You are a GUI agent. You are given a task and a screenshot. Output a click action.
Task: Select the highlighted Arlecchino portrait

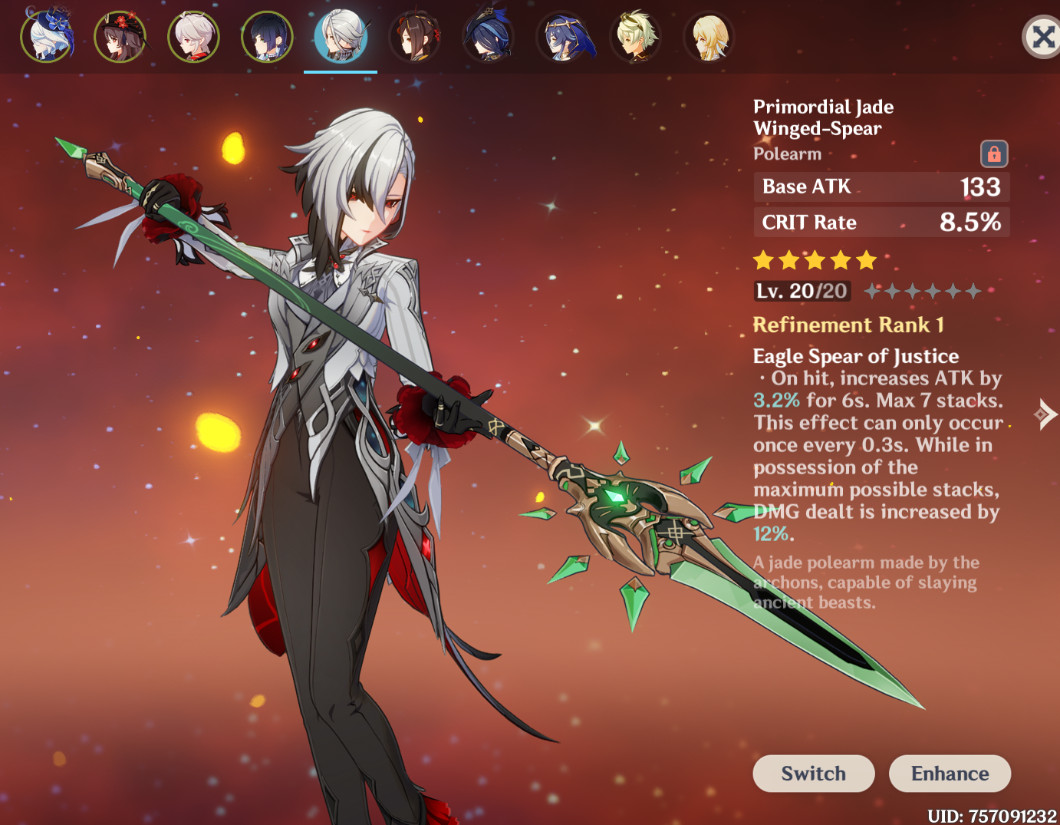(341, 38)
